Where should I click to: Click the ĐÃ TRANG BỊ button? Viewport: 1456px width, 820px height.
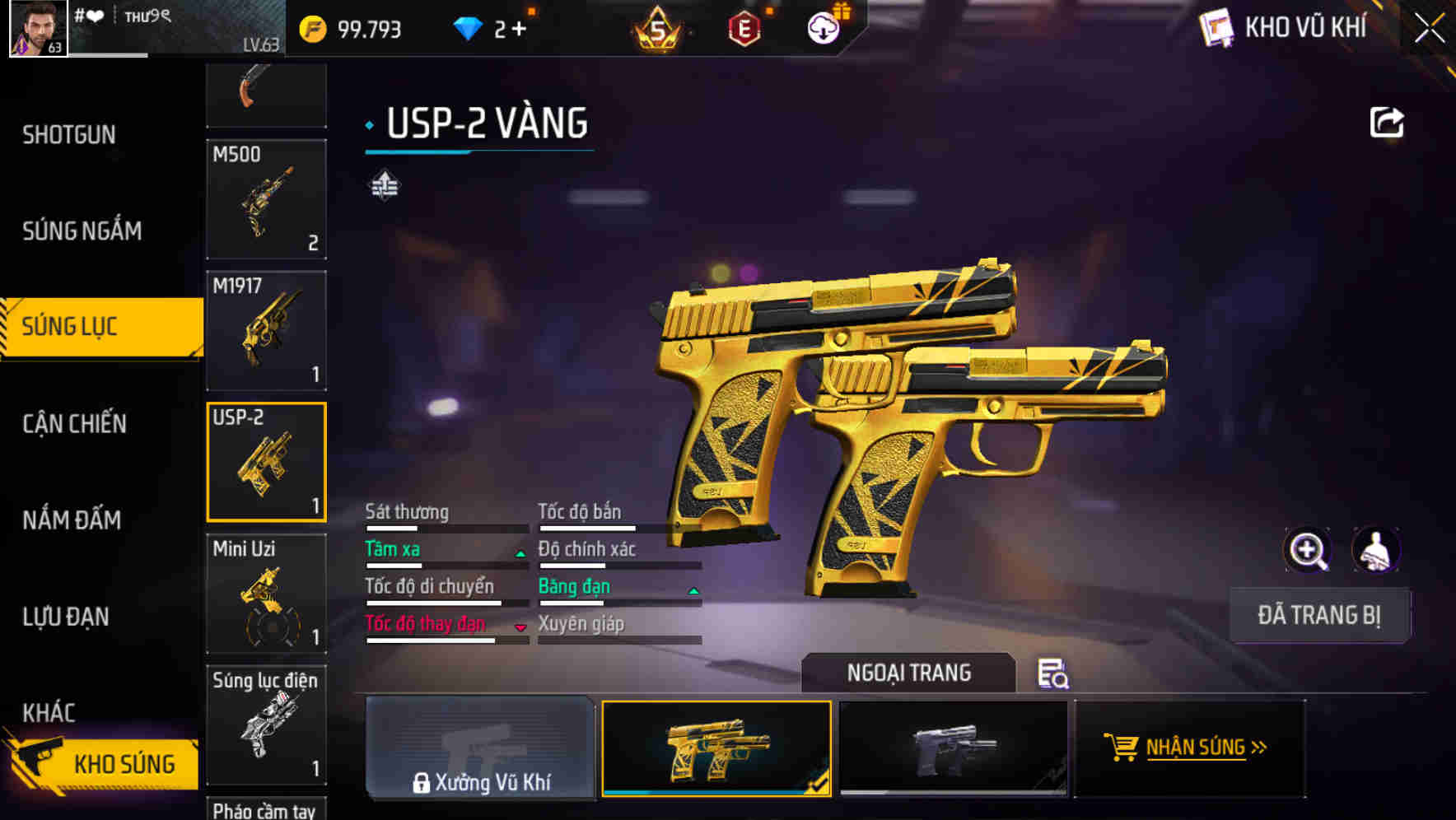tap(1318, 615)
